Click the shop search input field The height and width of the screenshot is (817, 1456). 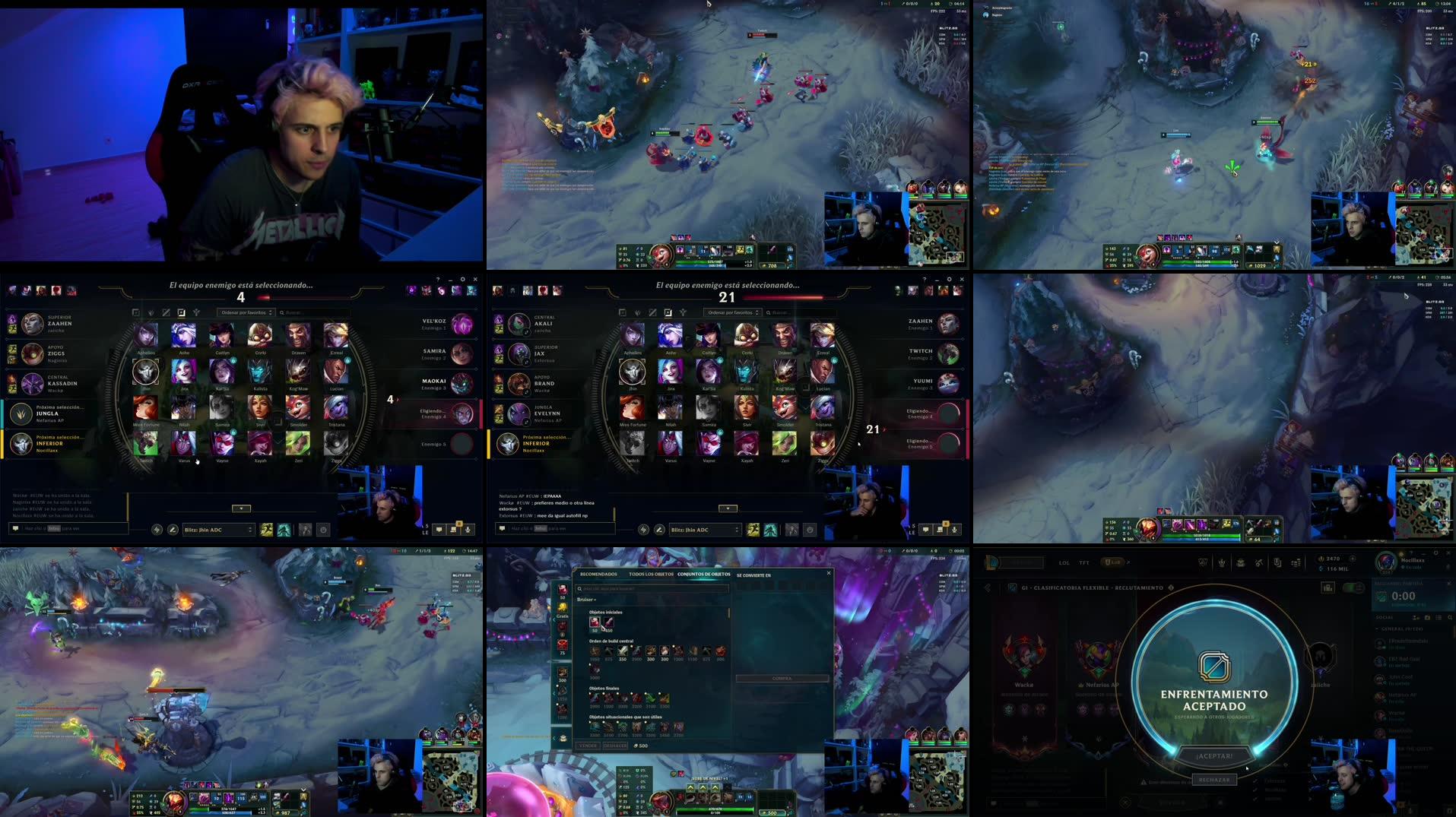click(x=653, y=588)
